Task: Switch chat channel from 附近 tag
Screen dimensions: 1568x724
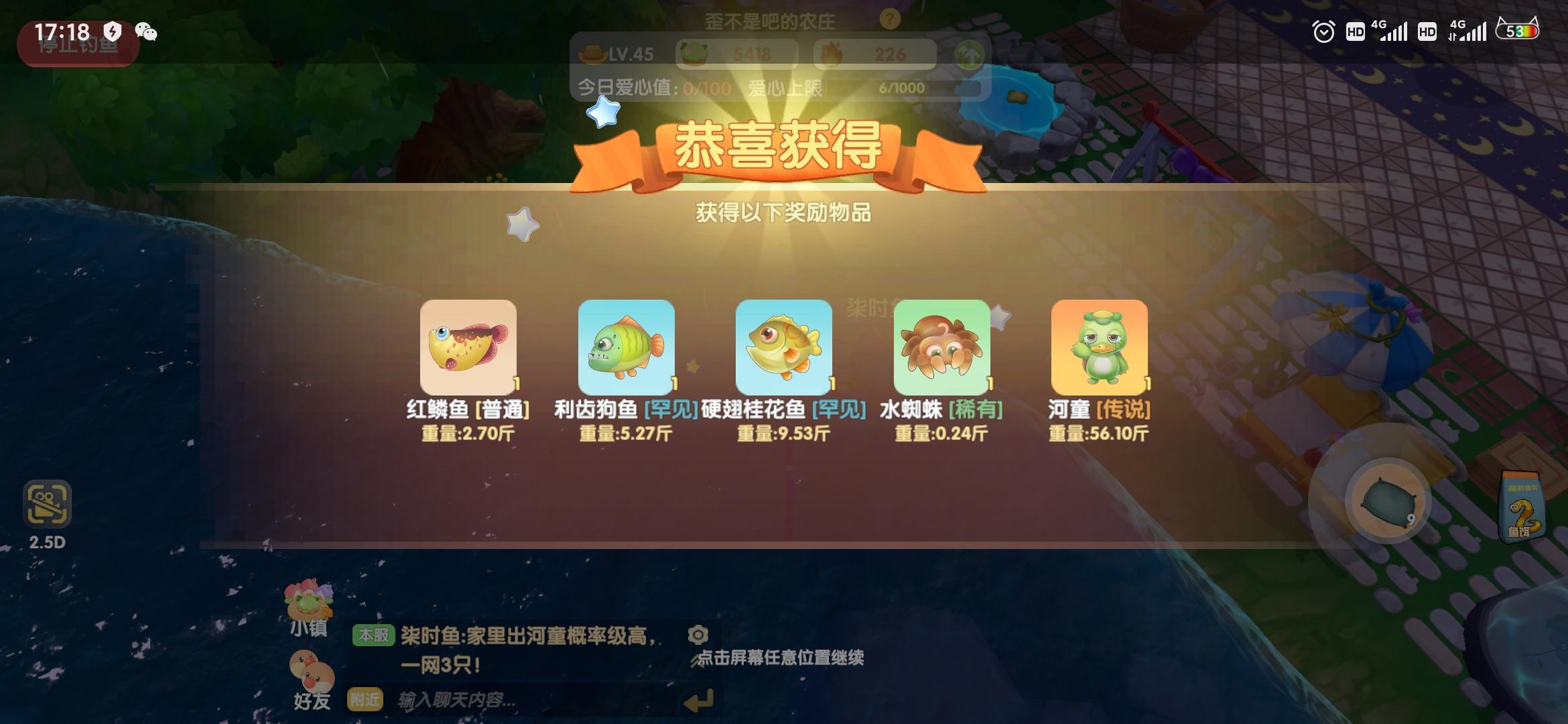Action: click(366, 698)
